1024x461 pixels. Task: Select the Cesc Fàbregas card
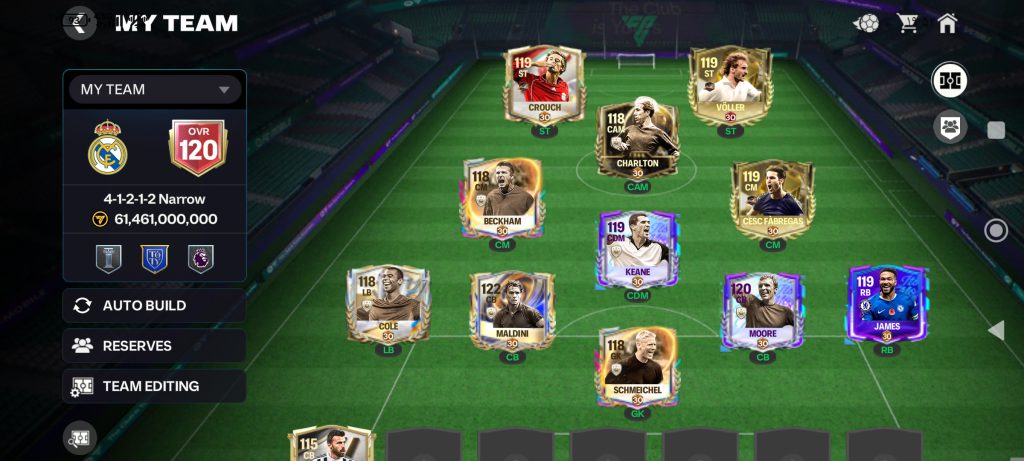coord(771,198)
